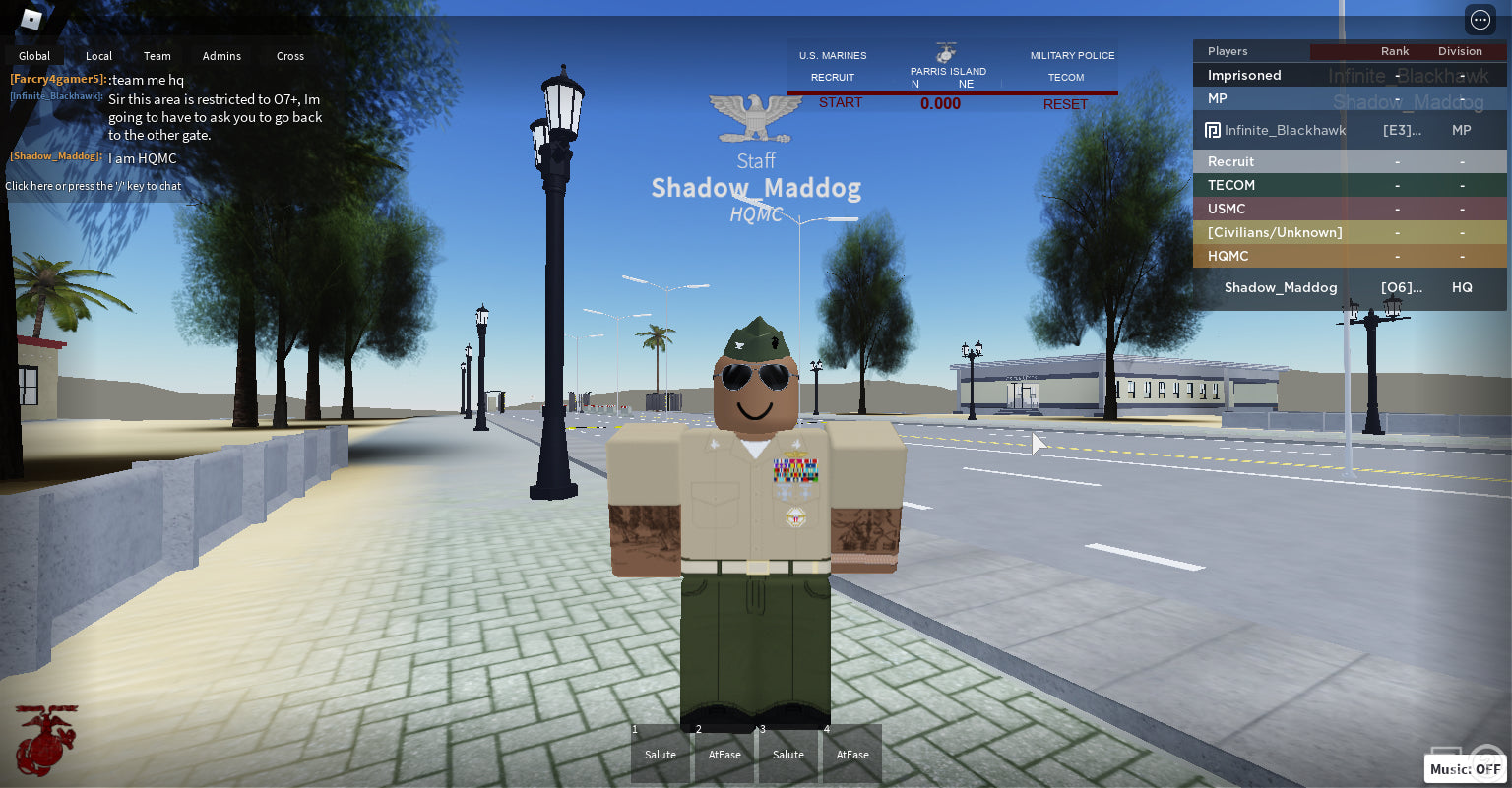Click the Rank column header in the Players panel
1512x788 pixels.
coord(1395,51)
